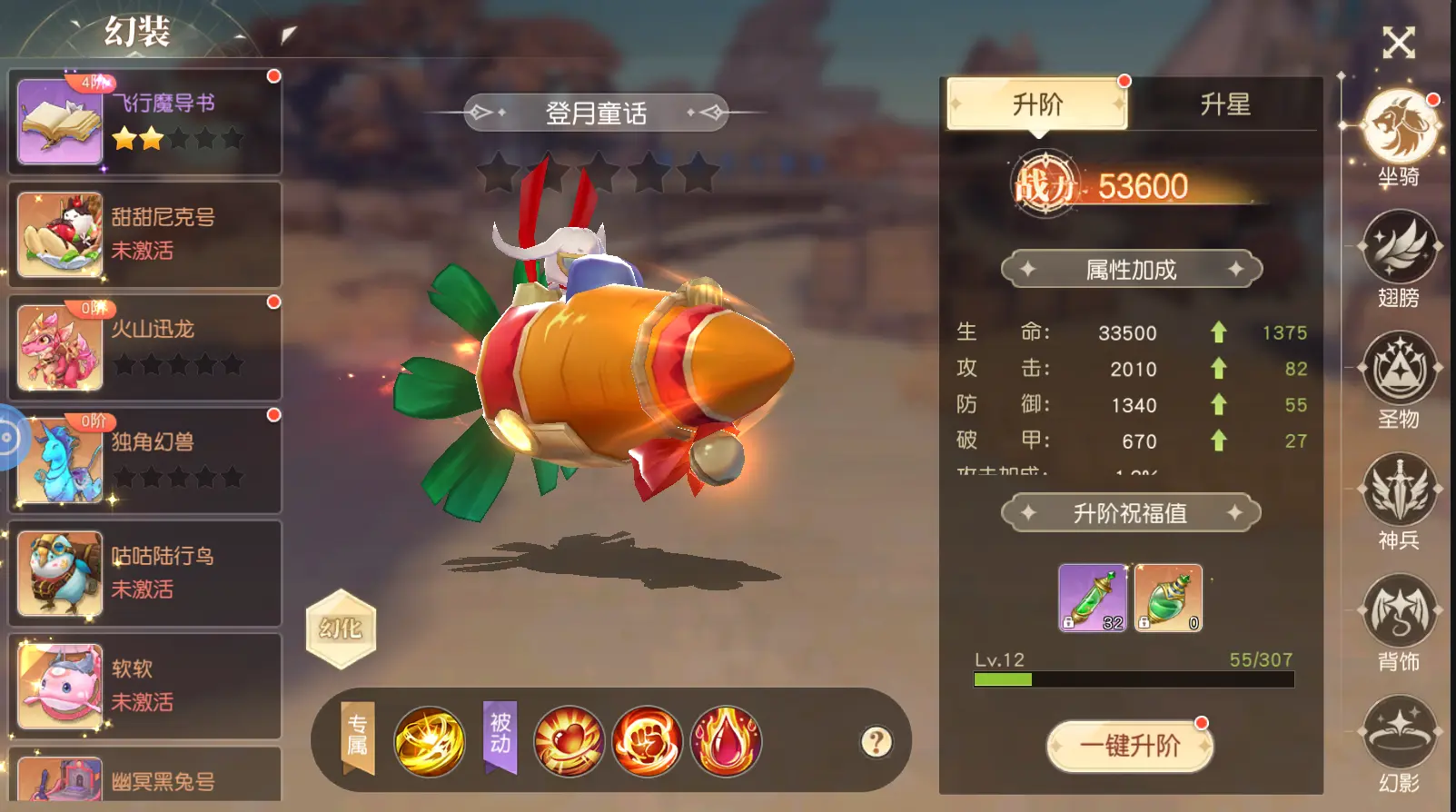Screen dimensions: 1456x812
Task: Choose the 甜甜尼克号 mount entry
Action: [x=145, y=234]
